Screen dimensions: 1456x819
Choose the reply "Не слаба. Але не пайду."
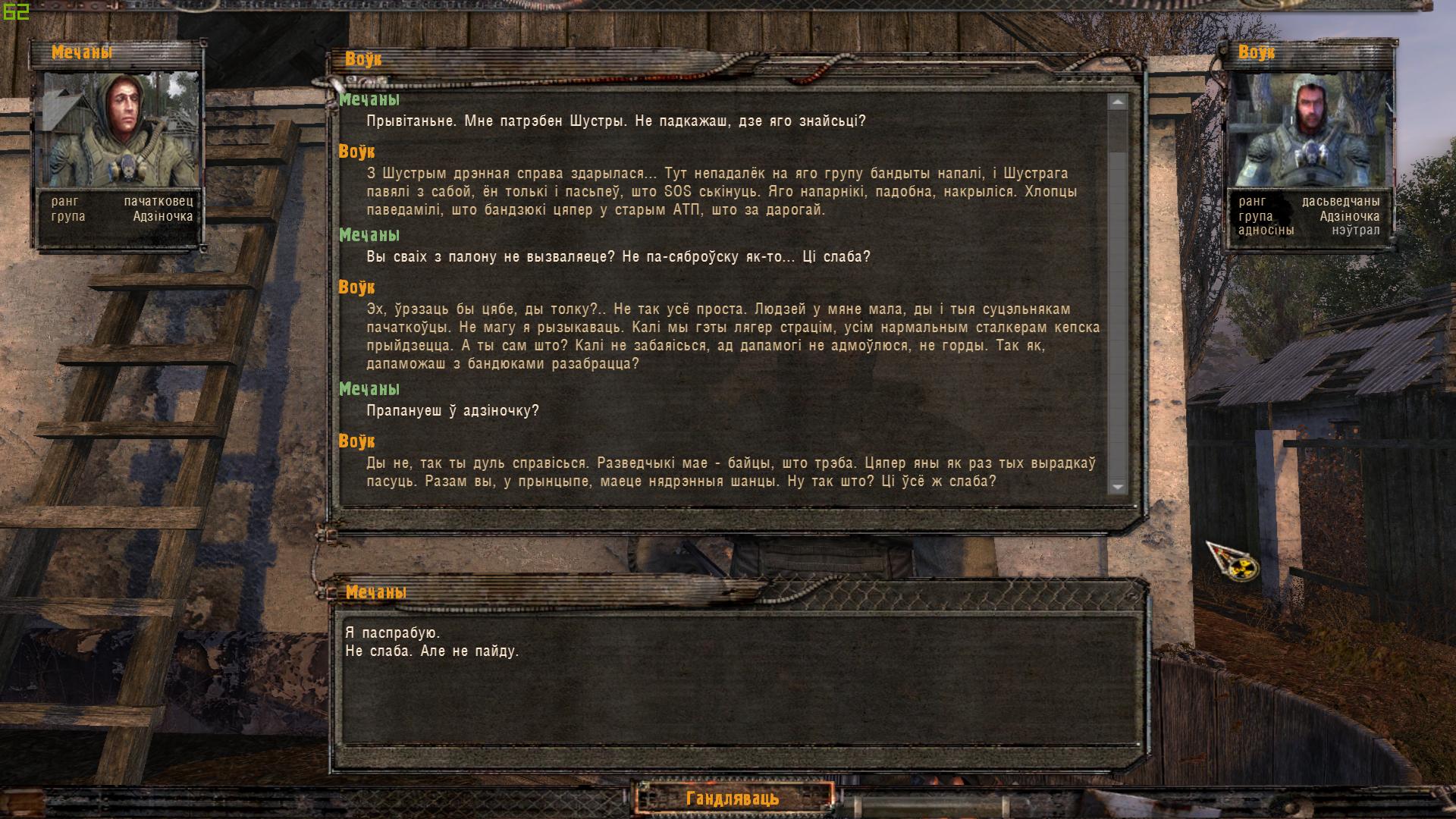click(x=432, y=650)
